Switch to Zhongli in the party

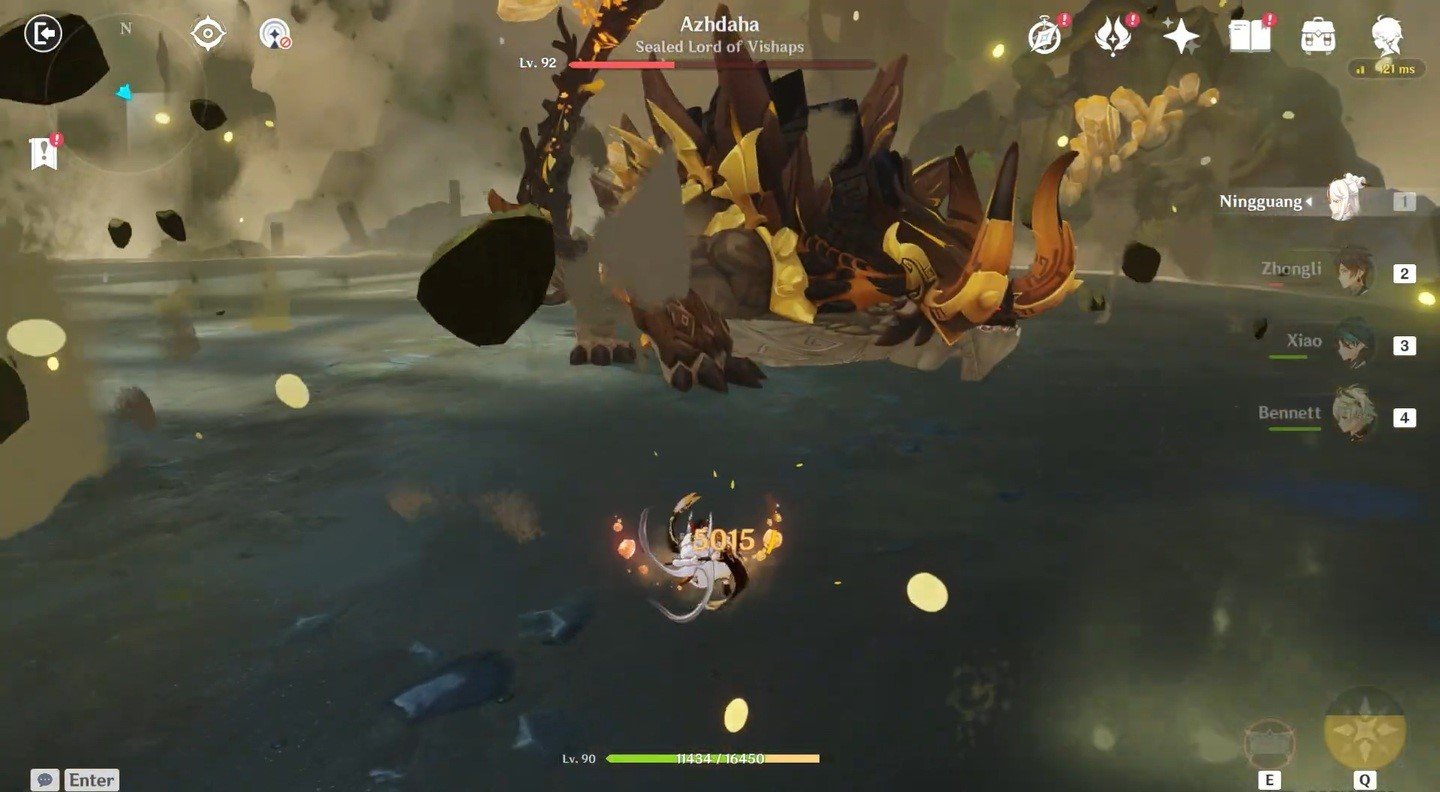1354,271
